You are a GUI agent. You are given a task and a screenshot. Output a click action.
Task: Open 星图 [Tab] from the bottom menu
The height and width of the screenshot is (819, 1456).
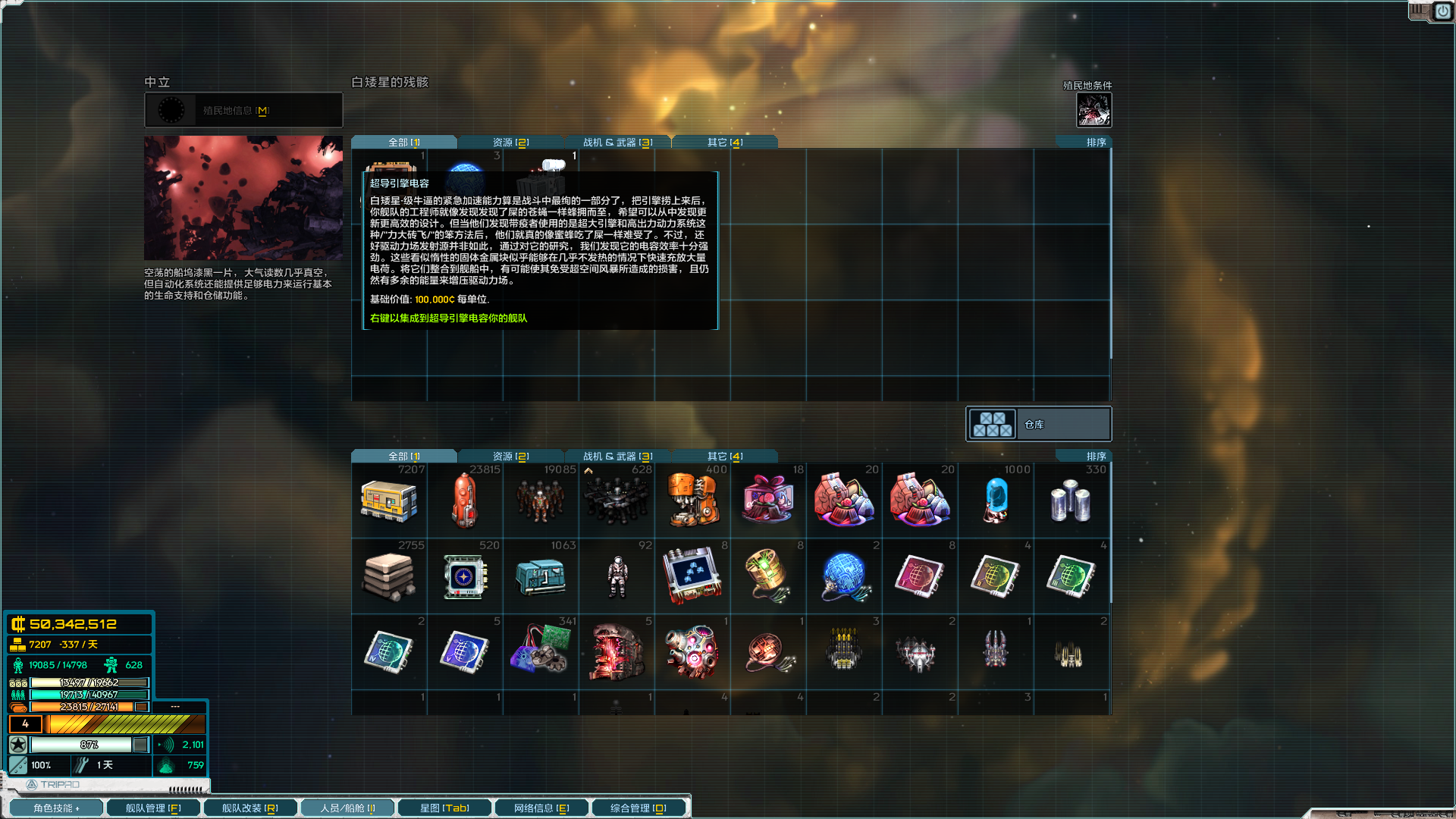click(x=444, y=807)
